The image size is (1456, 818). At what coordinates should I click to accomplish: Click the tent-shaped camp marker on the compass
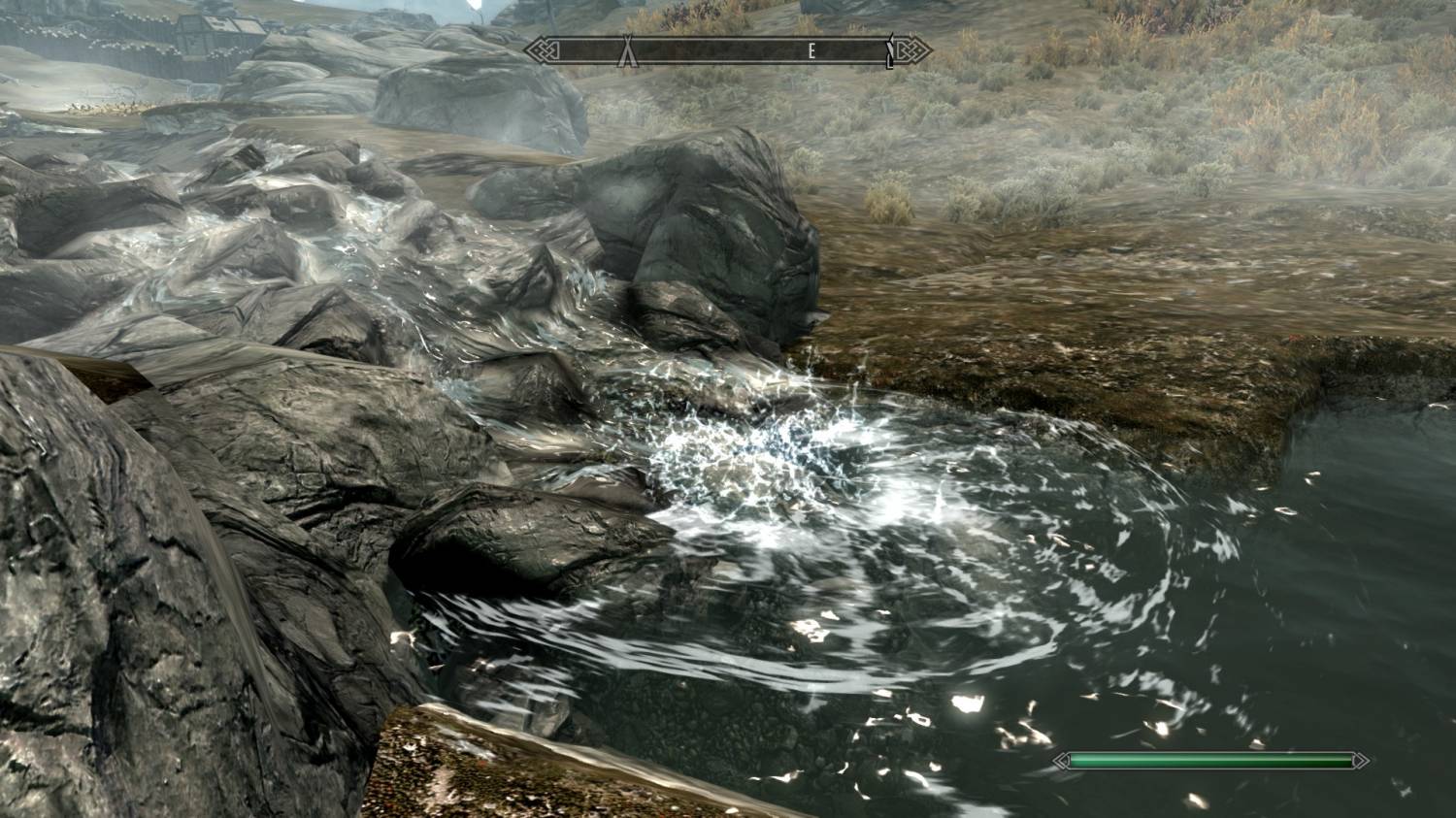pyautogui.click(x=627, y=50)
